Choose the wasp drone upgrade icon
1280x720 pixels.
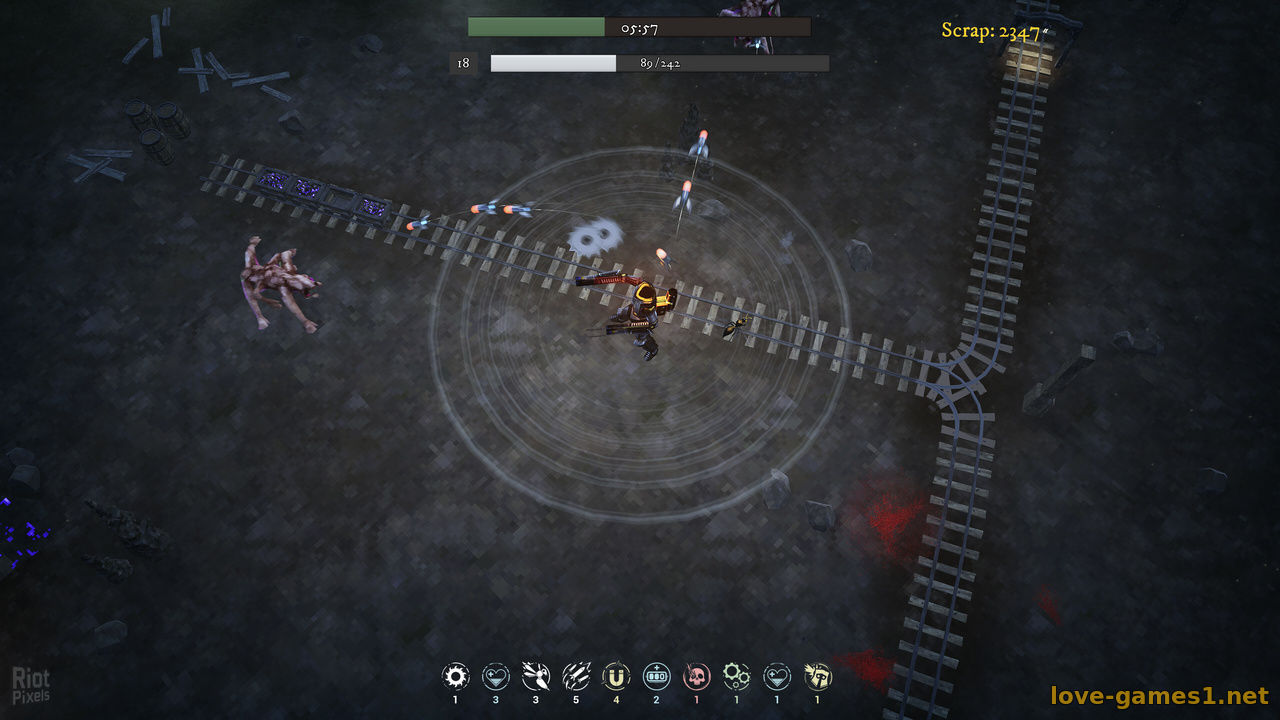click(x=536, y=677)
